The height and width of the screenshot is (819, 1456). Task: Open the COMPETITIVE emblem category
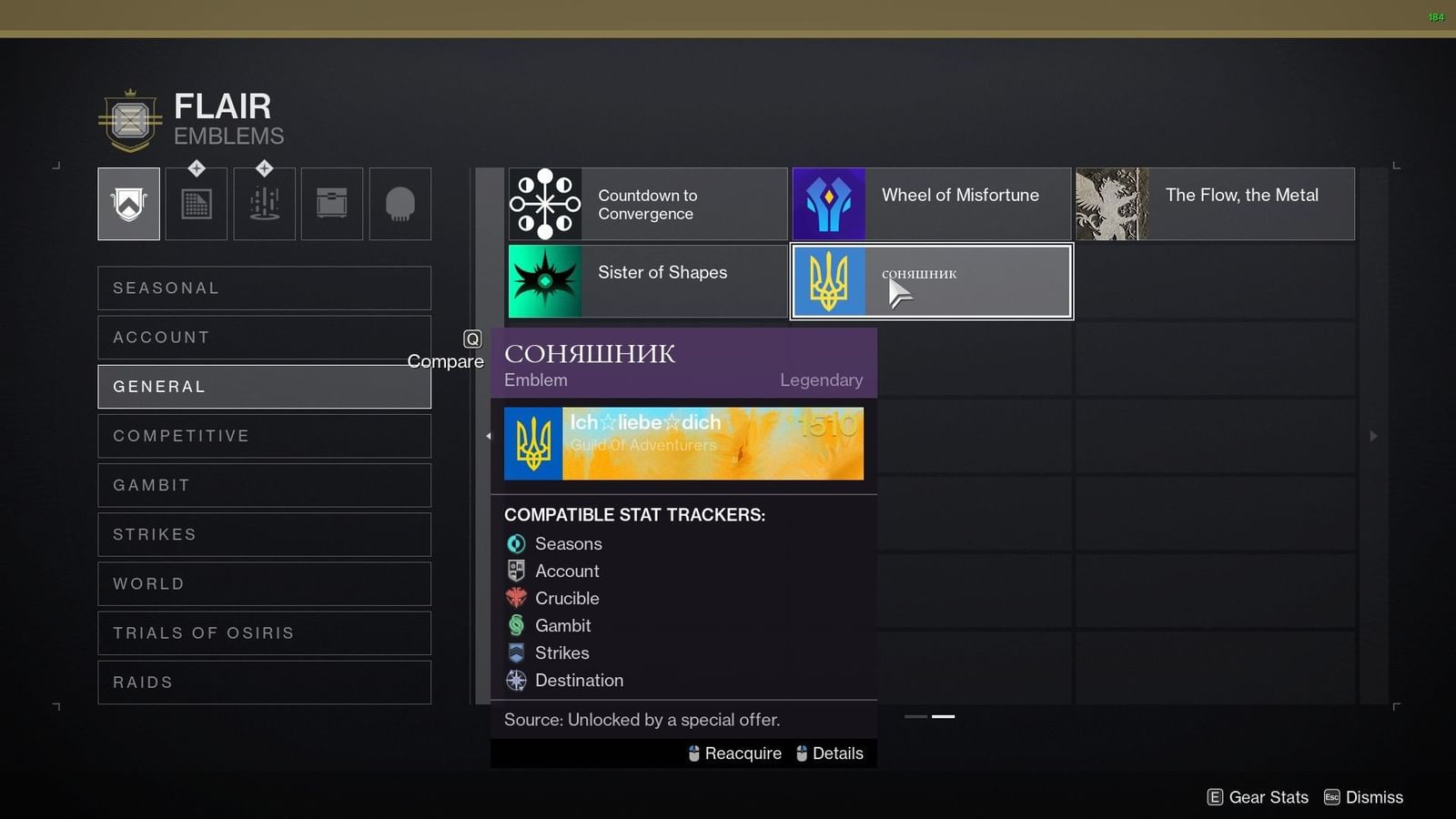(x=264, y=435)
